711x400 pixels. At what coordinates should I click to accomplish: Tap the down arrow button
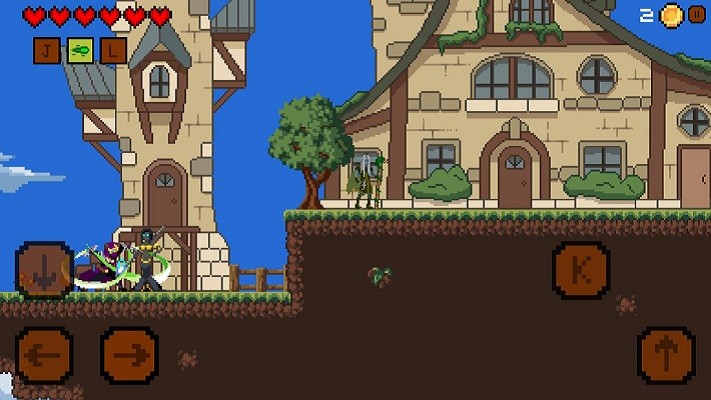pyautogui.click(x=44, y=269)
